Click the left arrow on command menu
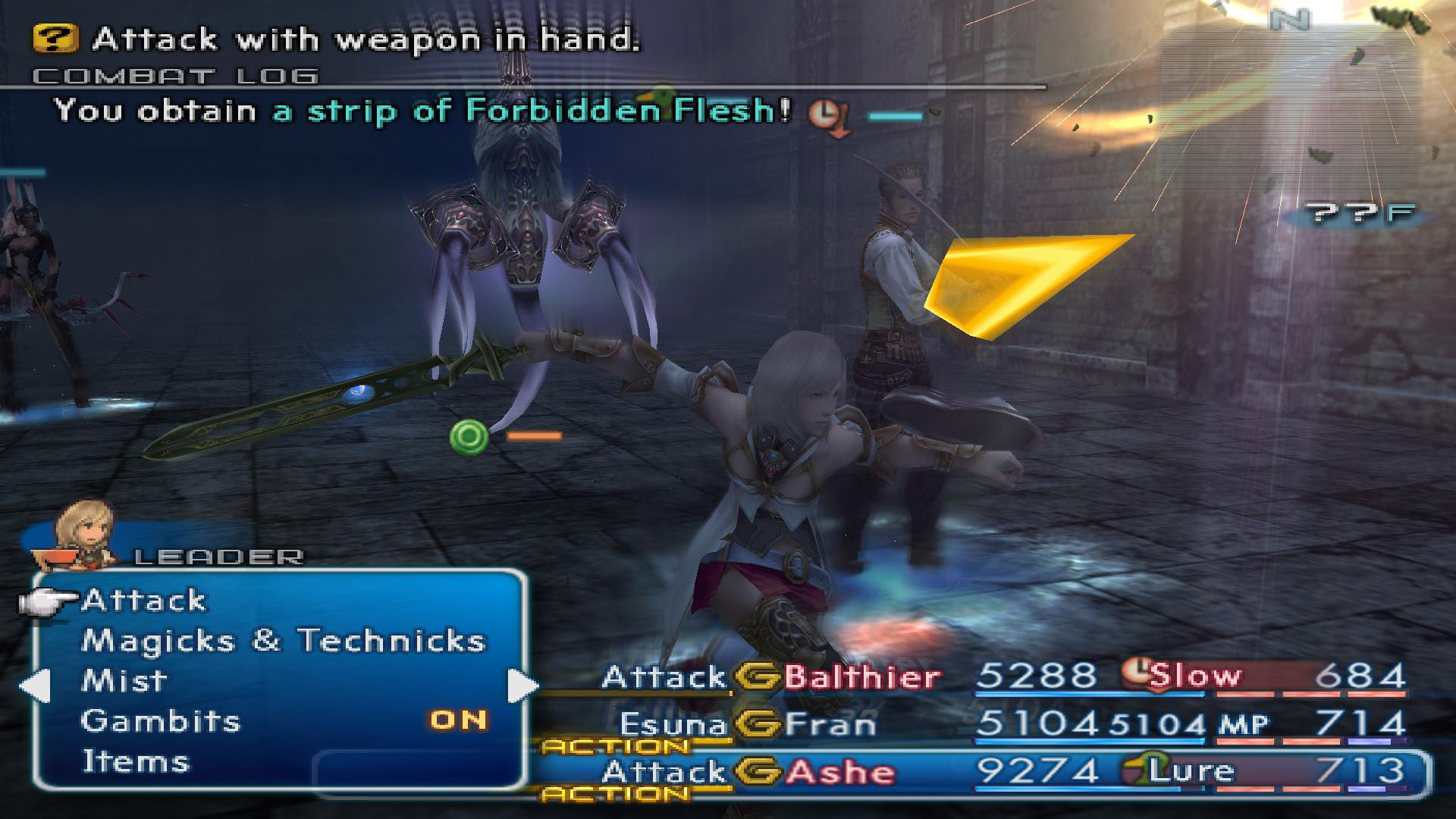 click(x=34, y=686)
